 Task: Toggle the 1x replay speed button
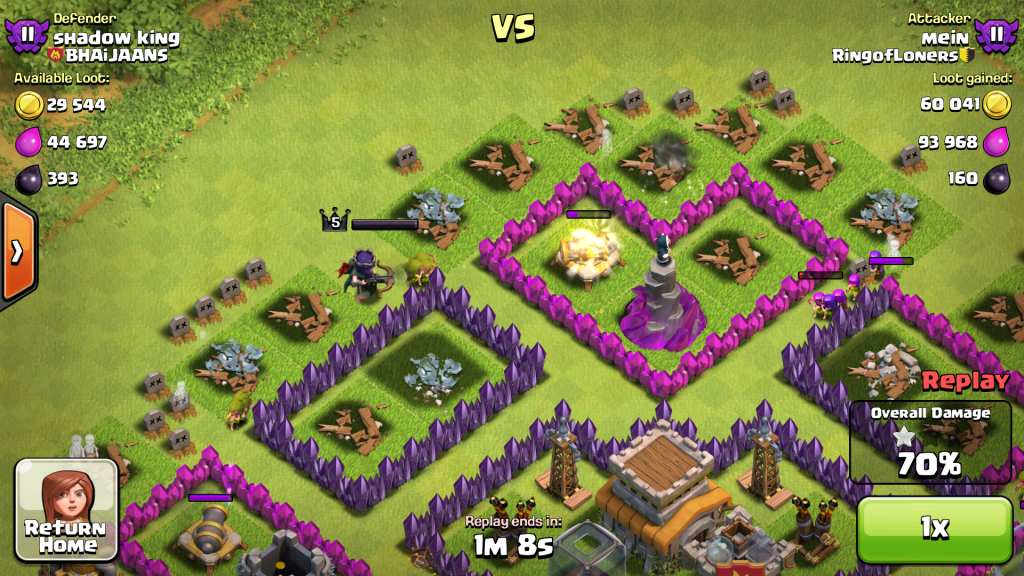934,529
